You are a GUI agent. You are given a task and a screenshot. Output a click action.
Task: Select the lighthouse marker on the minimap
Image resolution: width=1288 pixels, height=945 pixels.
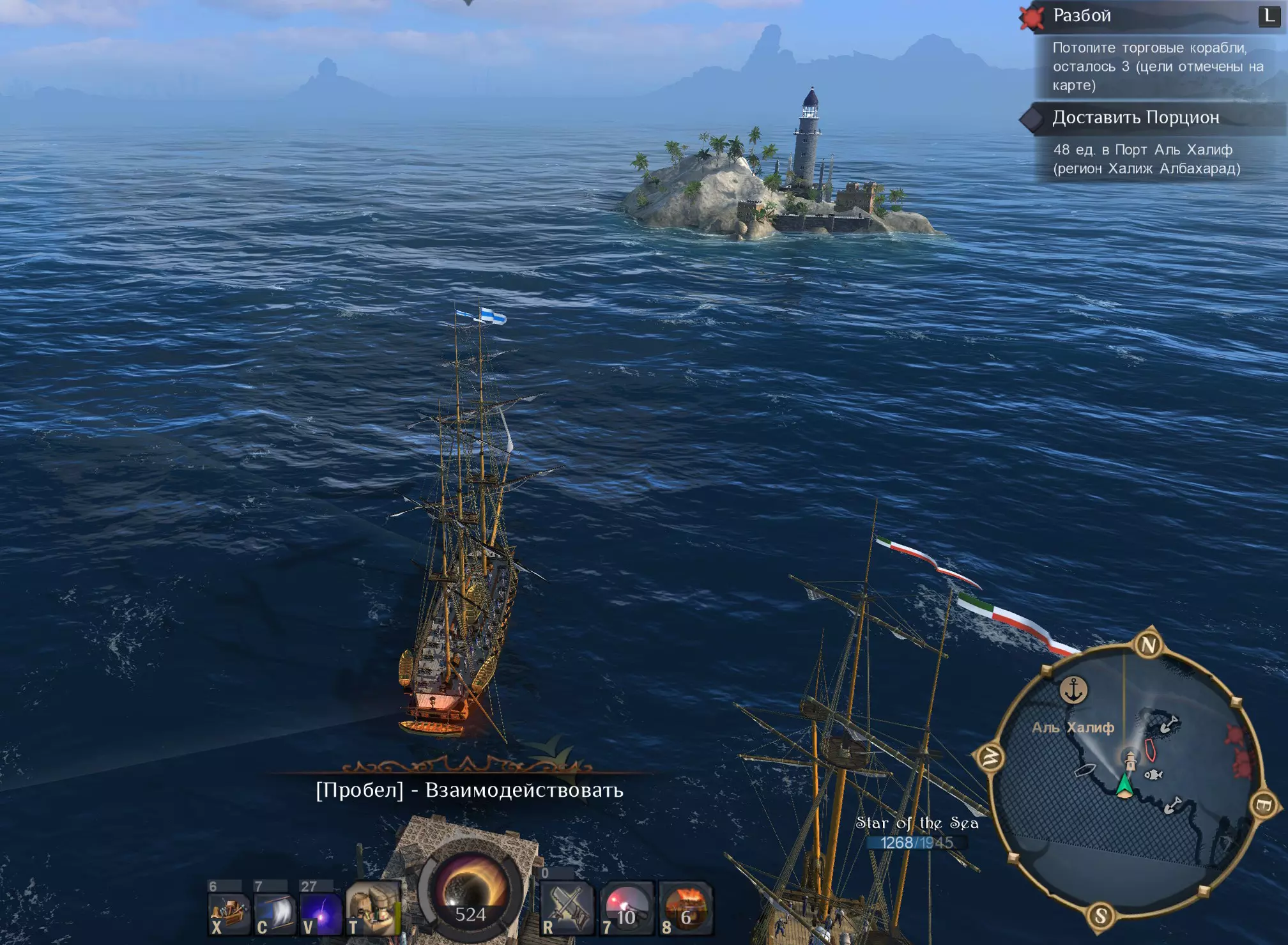[1131, 760]
